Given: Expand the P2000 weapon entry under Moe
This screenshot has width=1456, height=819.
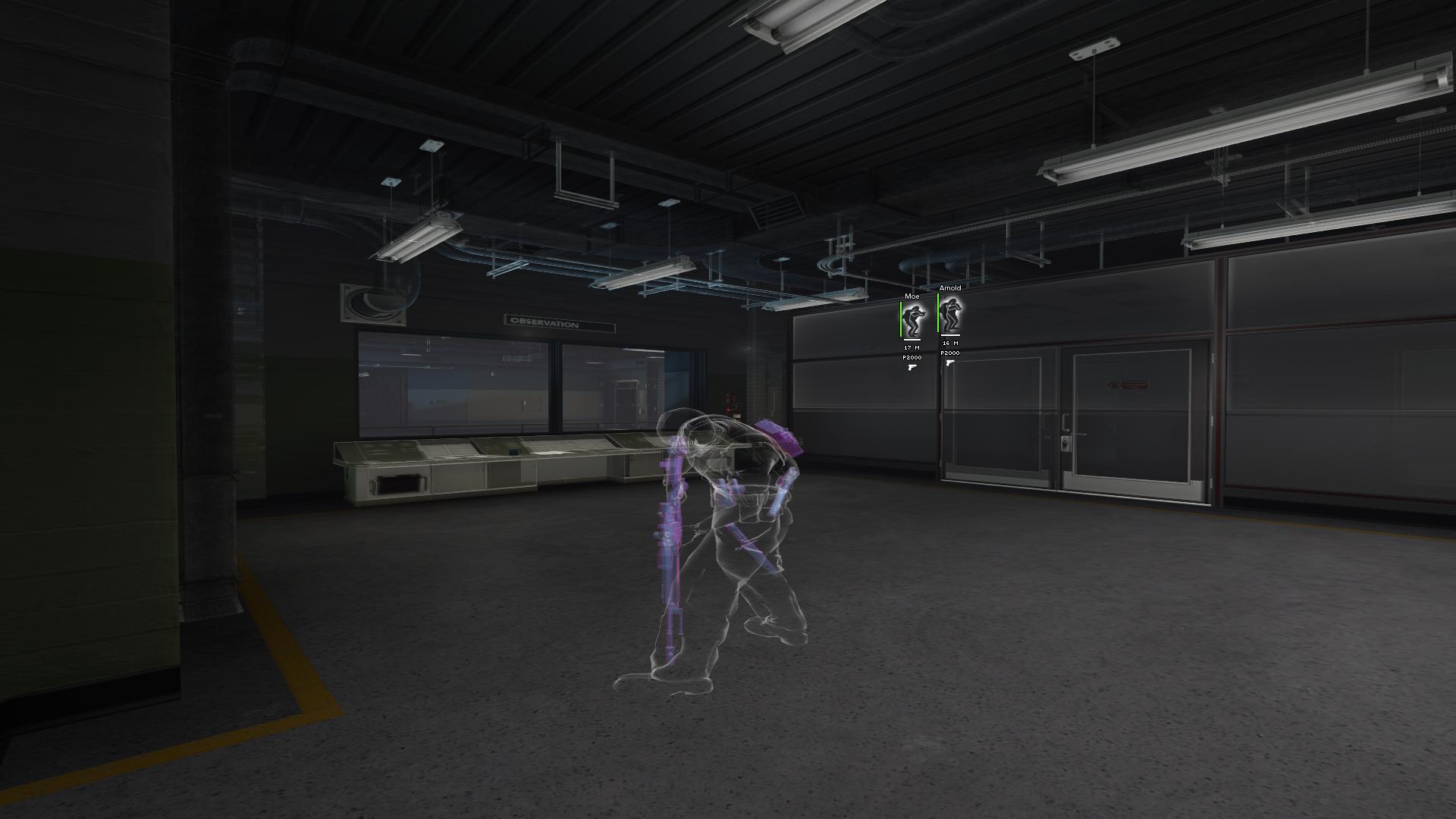Looking at the screenshot, I should (x=912, y=357).
